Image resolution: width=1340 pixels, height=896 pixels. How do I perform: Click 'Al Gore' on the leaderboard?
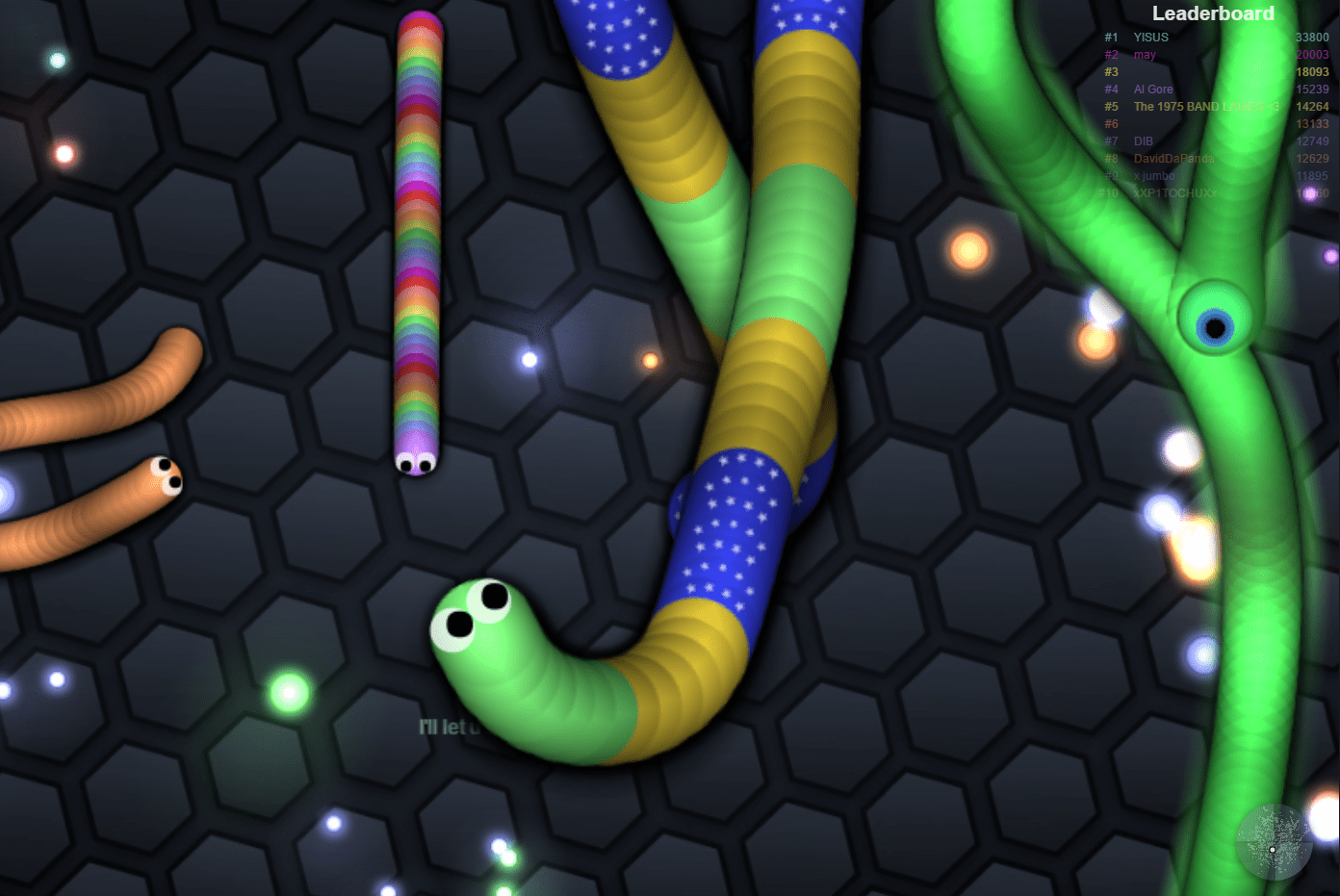tap(1152, 89)
